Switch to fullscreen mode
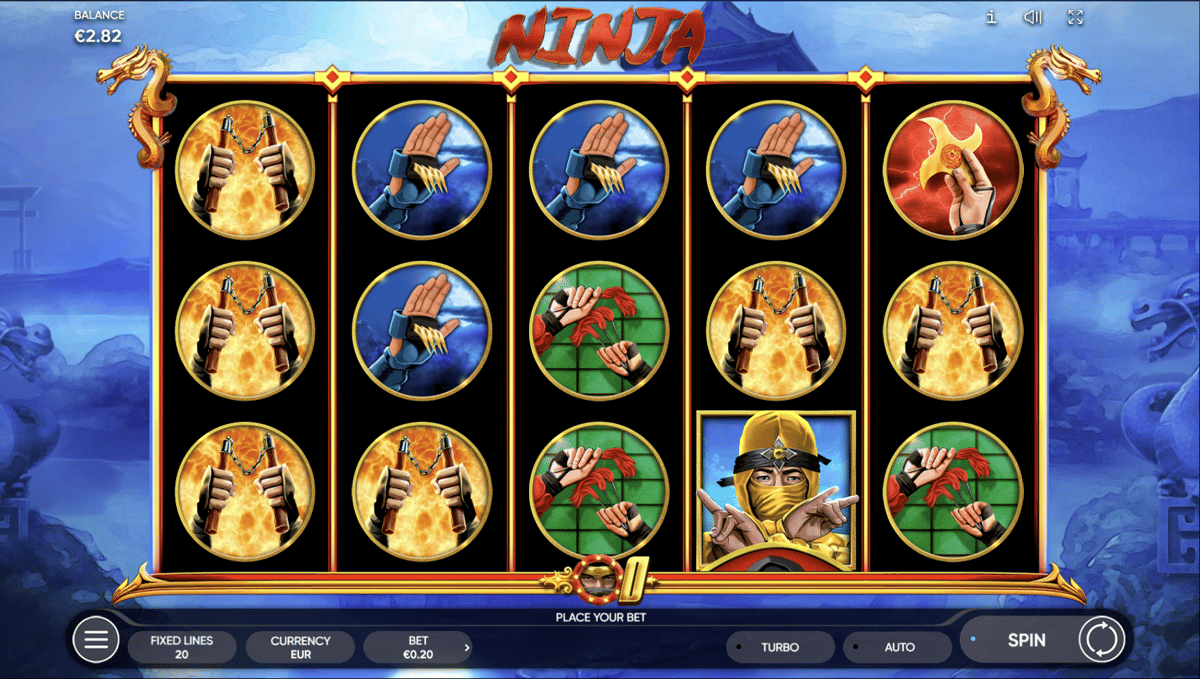Viewport: 1200px width, 679px height. click(1076, 17)
